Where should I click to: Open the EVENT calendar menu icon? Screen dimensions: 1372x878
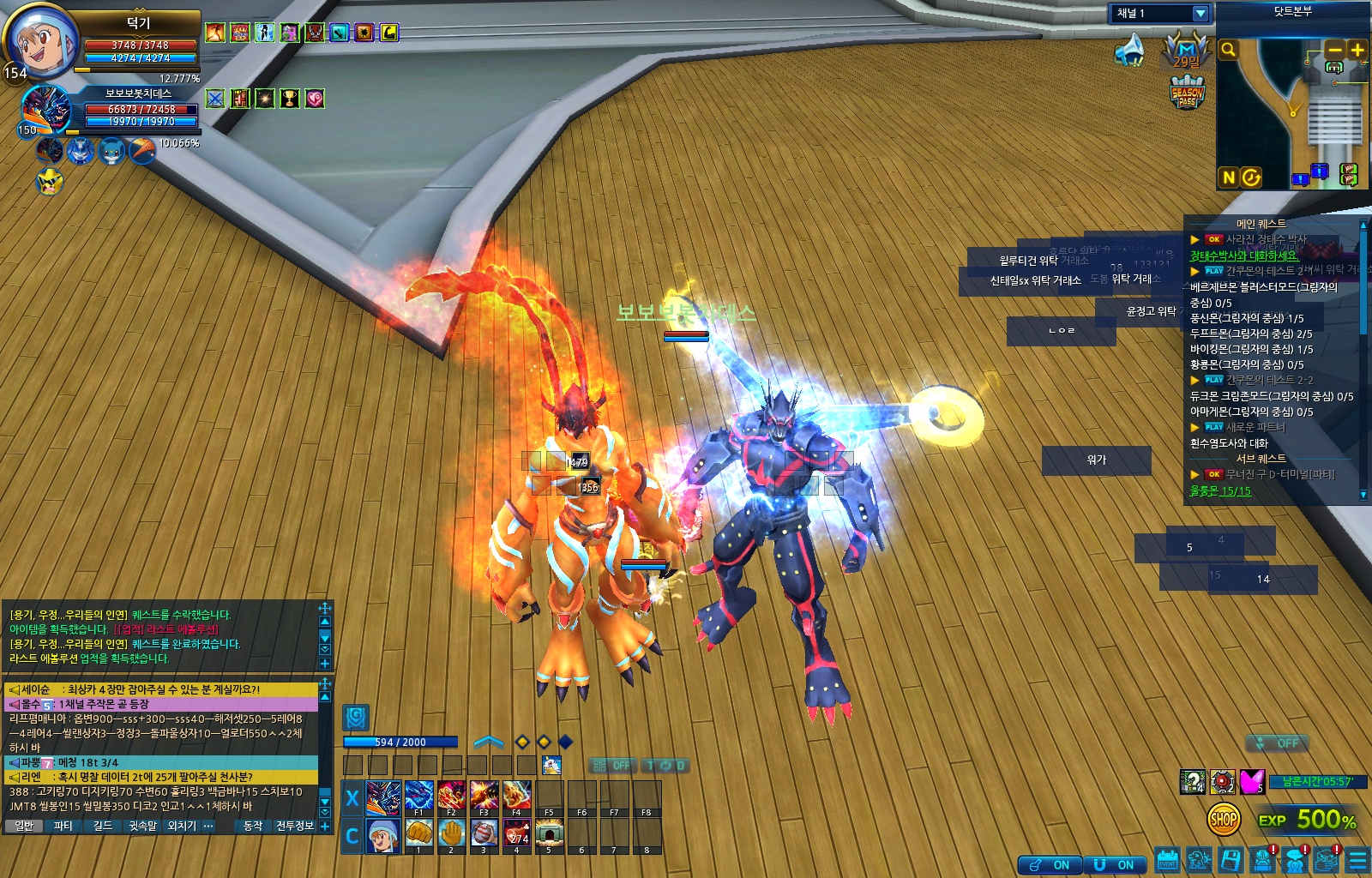[1167, 860]
